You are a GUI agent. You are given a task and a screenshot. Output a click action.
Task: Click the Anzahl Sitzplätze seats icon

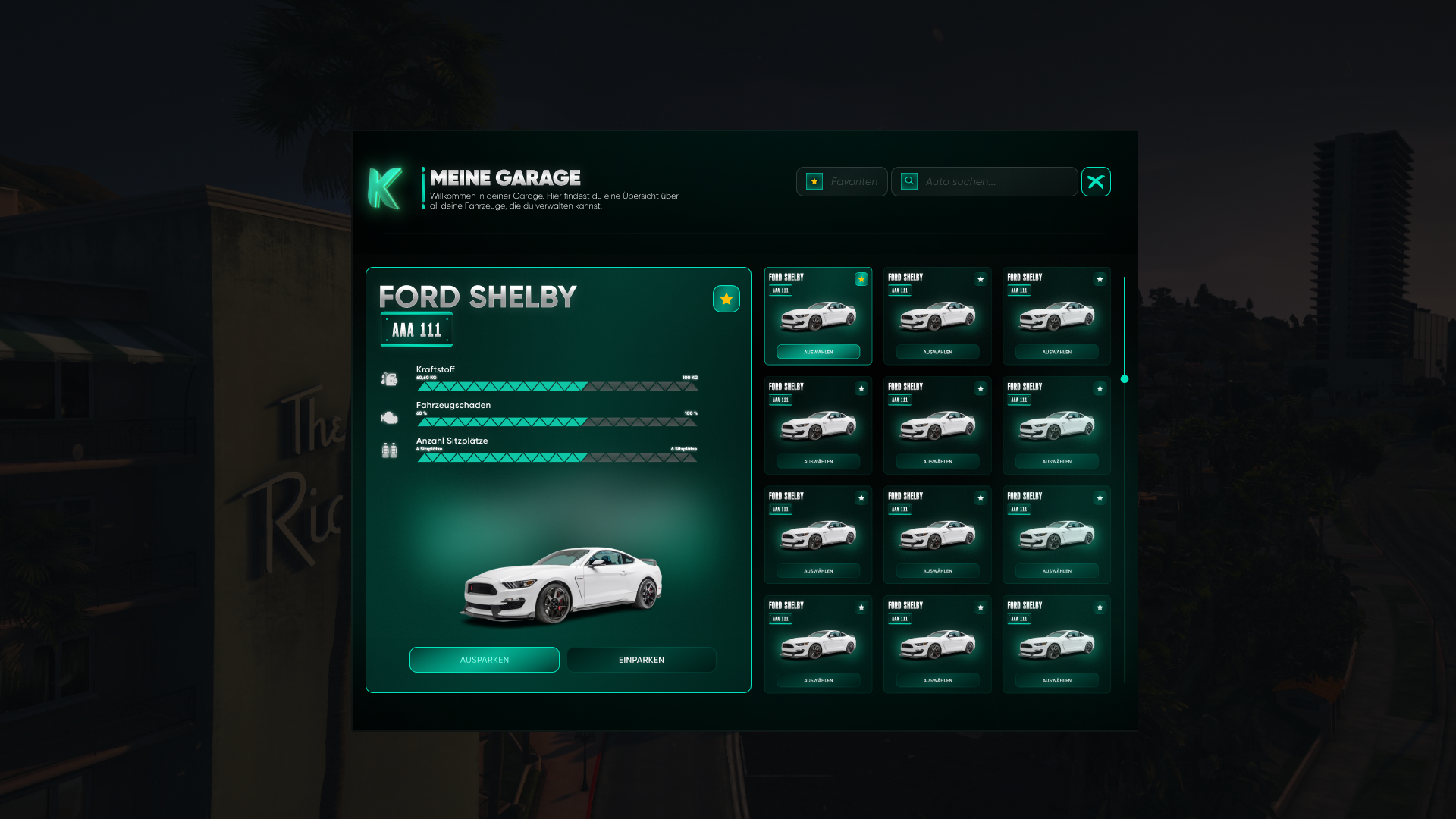(390, 450)
